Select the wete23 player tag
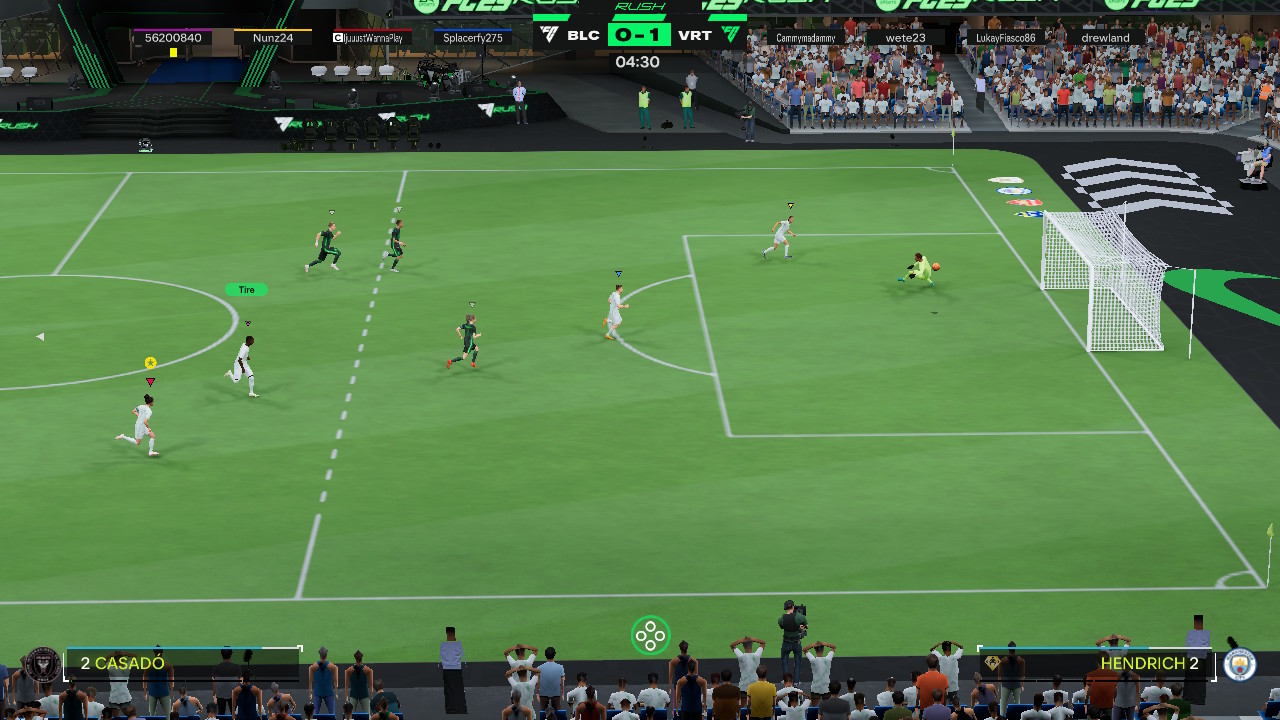Viewport: 1280px width, 720px height. pos(905,38)
